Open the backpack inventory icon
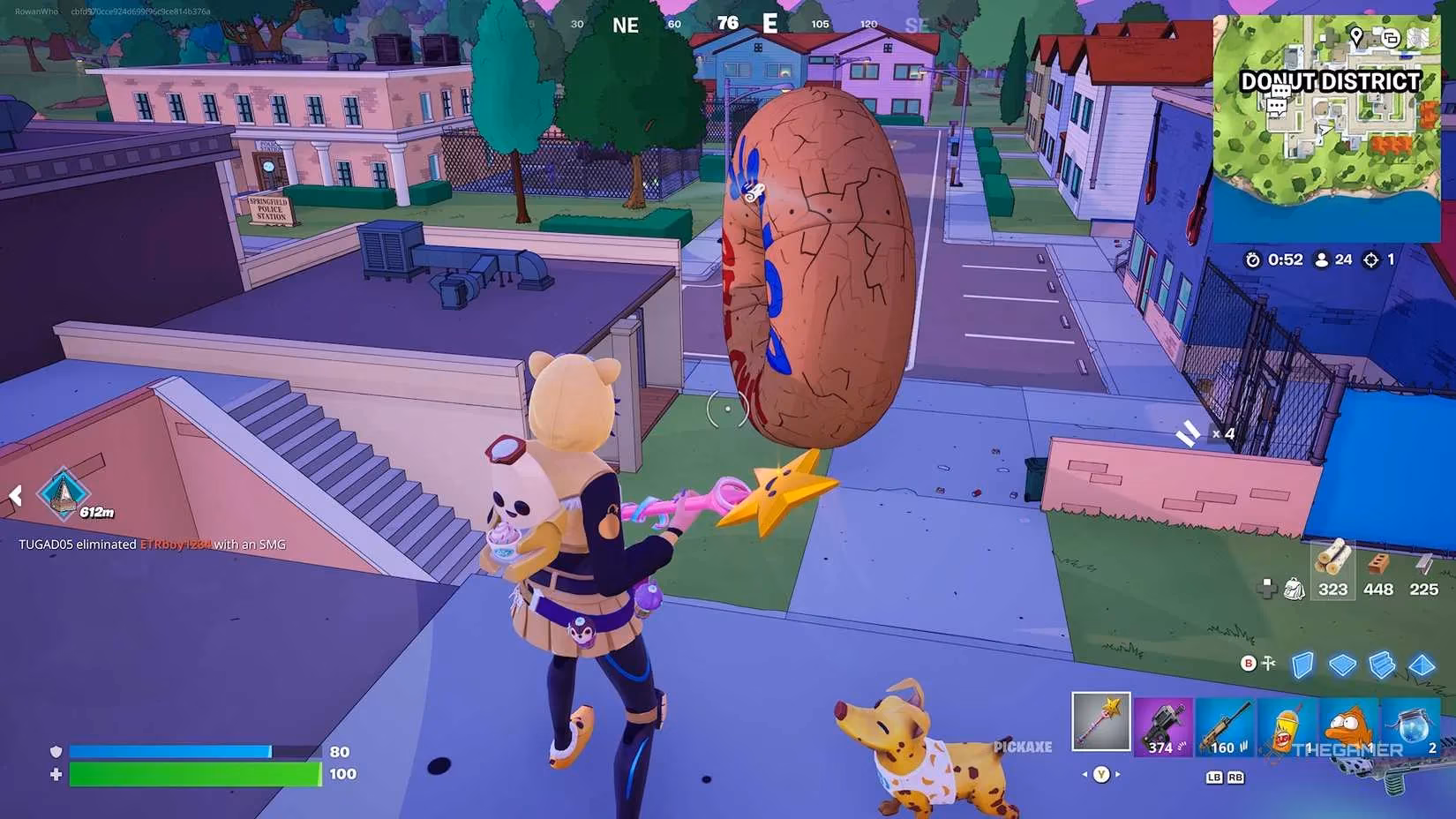 point(1295,589)
